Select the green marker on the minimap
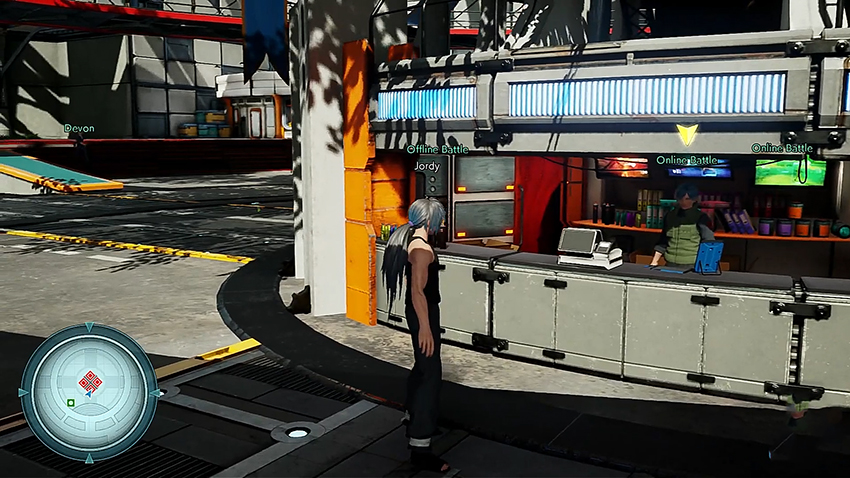The image size is (850, 478). tap(71, 403)
